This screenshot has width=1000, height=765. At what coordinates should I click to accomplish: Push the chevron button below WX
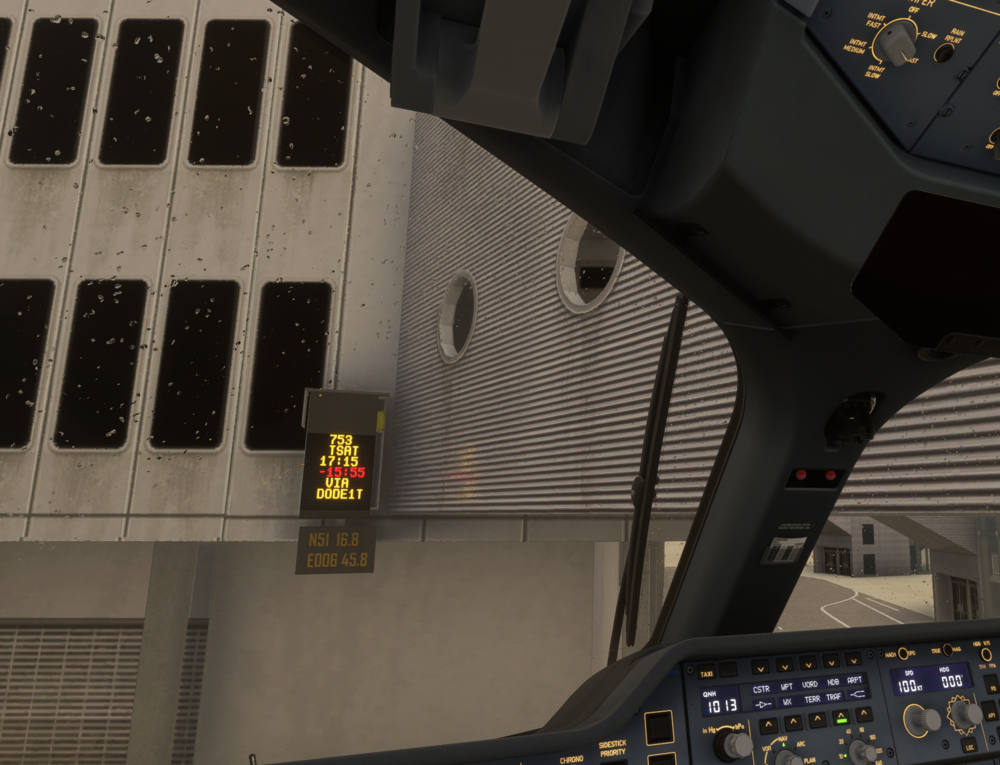pos(792,723)
